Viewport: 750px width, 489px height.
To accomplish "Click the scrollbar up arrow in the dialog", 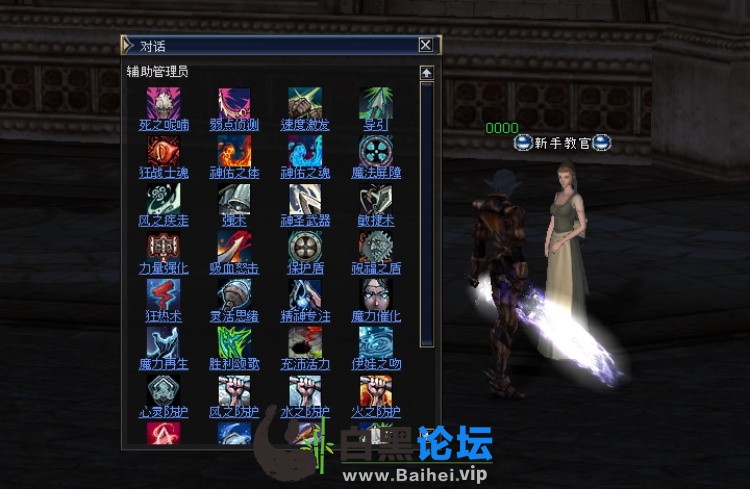I will 426,72.
